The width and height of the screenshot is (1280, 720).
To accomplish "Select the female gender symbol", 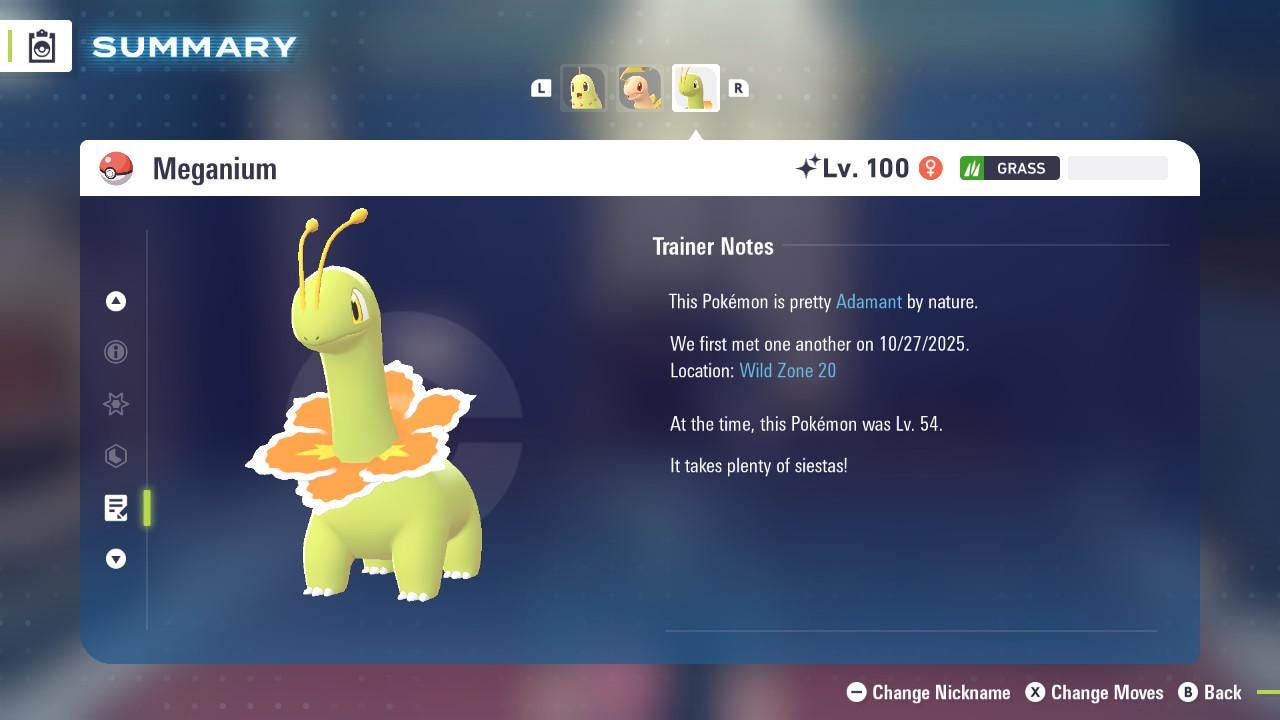I will (x=930, y=168).
